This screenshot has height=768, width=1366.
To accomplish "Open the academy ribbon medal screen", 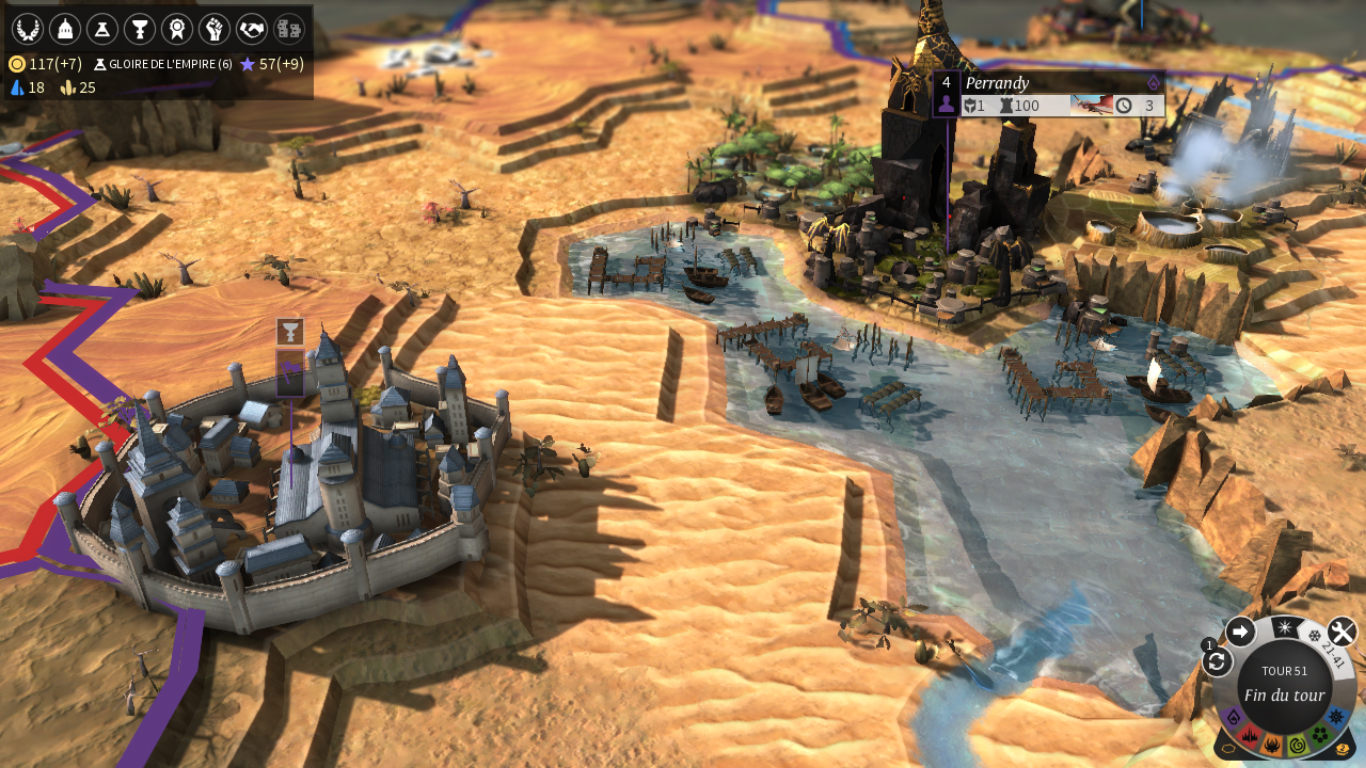I will [177, 28].
